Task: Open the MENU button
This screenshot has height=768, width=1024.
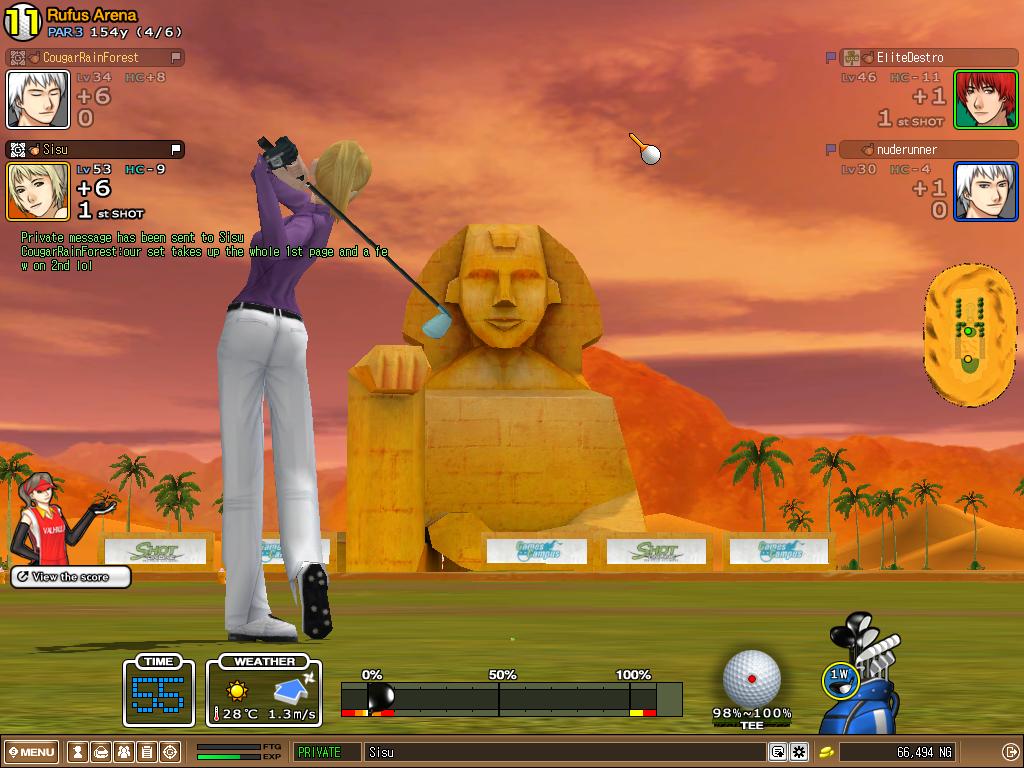Action: (32, 752)
